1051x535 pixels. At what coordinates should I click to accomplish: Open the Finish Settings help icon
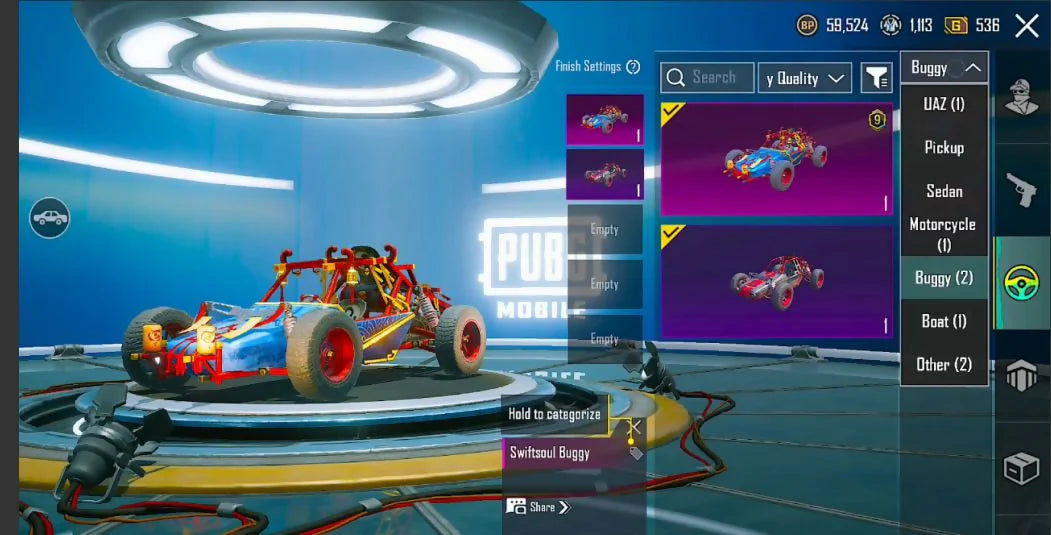tap(633, 67)
